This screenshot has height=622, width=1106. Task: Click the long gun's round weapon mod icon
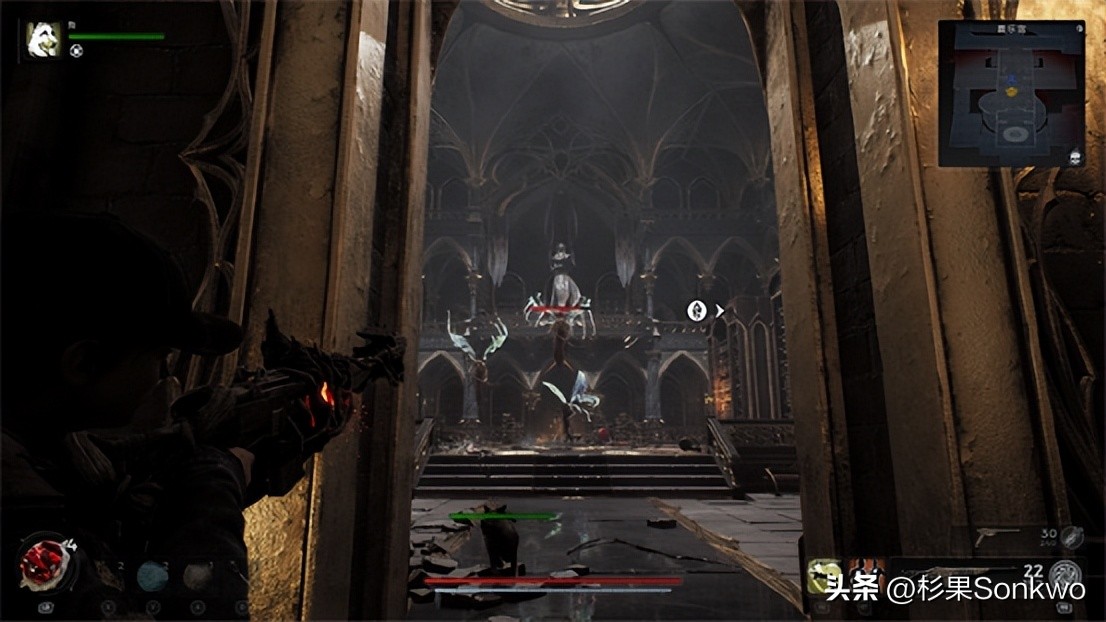pyautogui.click(x=1067, y=575)
